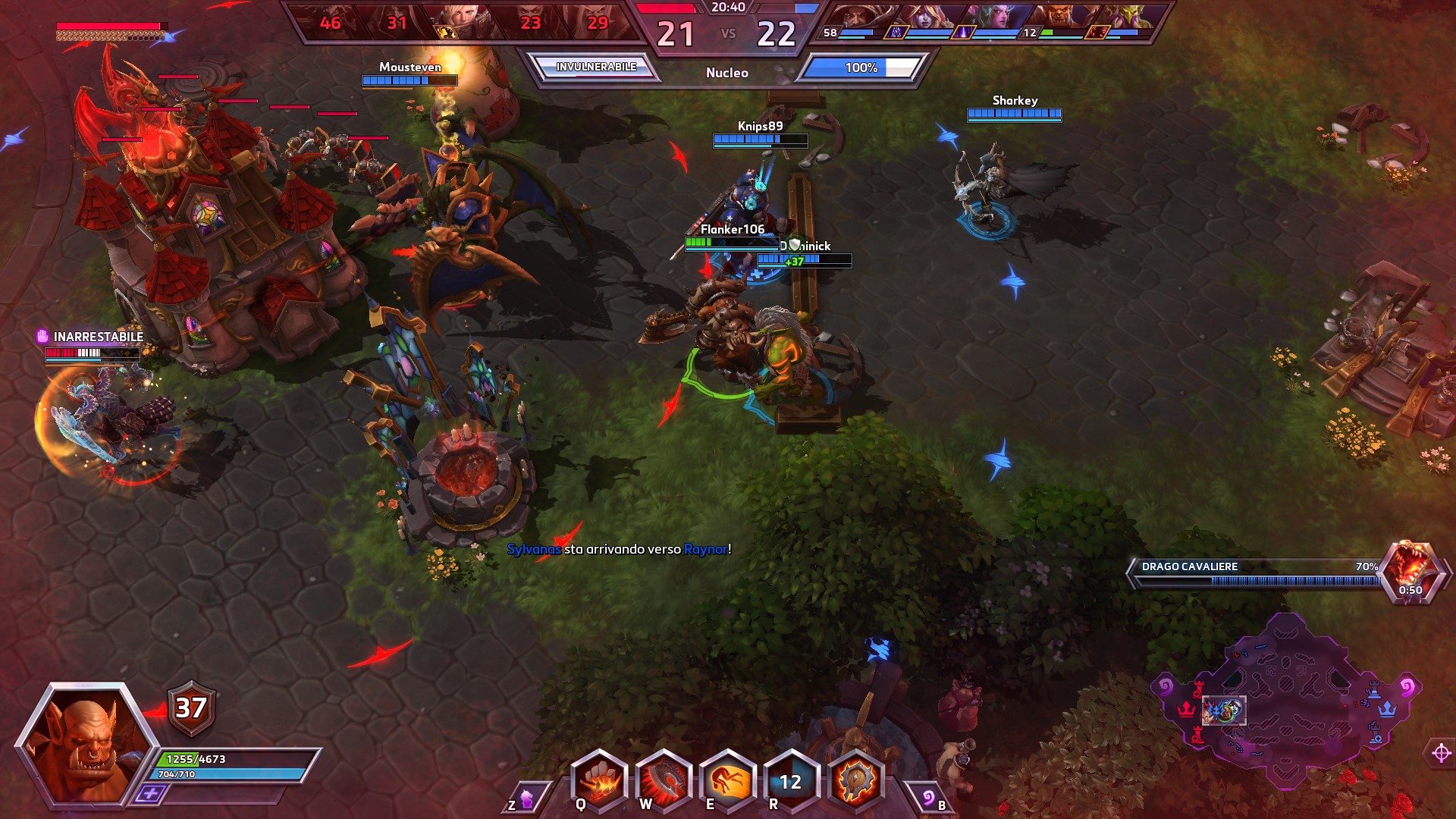Click the red core crown on minimap
The height and width of the screenshot is (819, 1456).
pyautogui.click(x=1185, y=709)
